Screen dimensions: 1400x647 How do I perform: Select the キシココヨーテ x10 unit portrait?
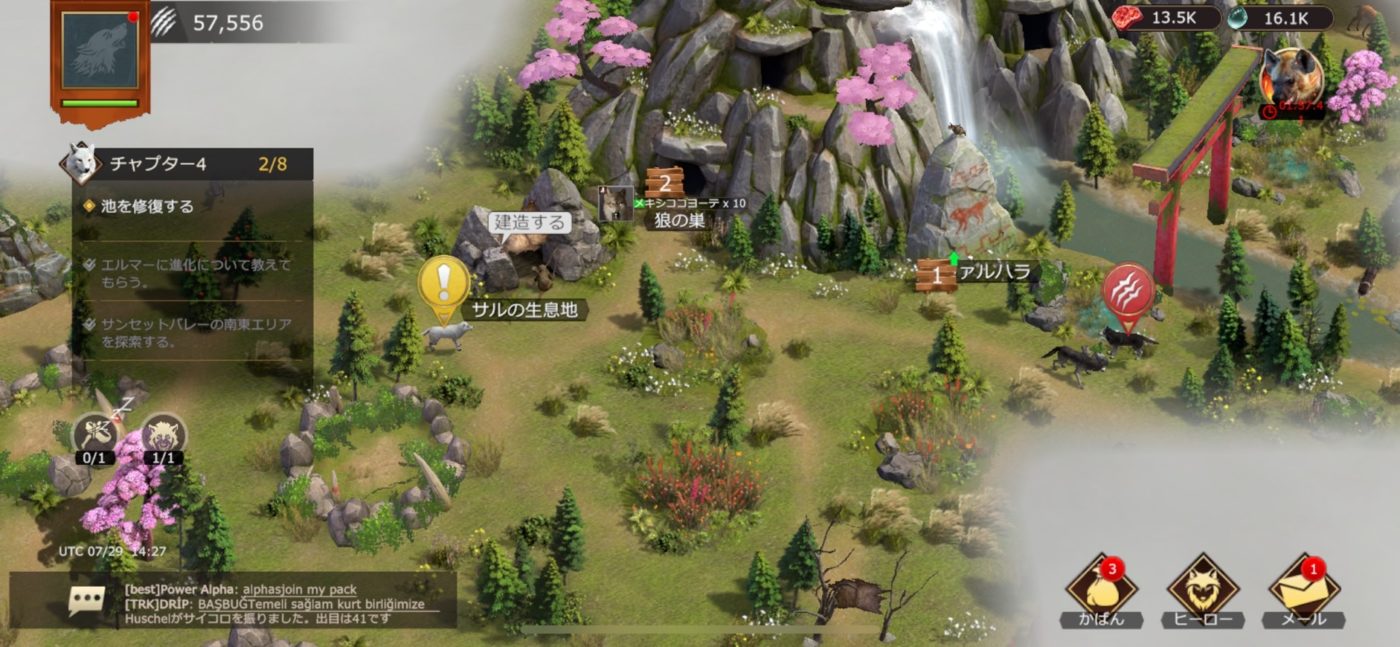615,203
